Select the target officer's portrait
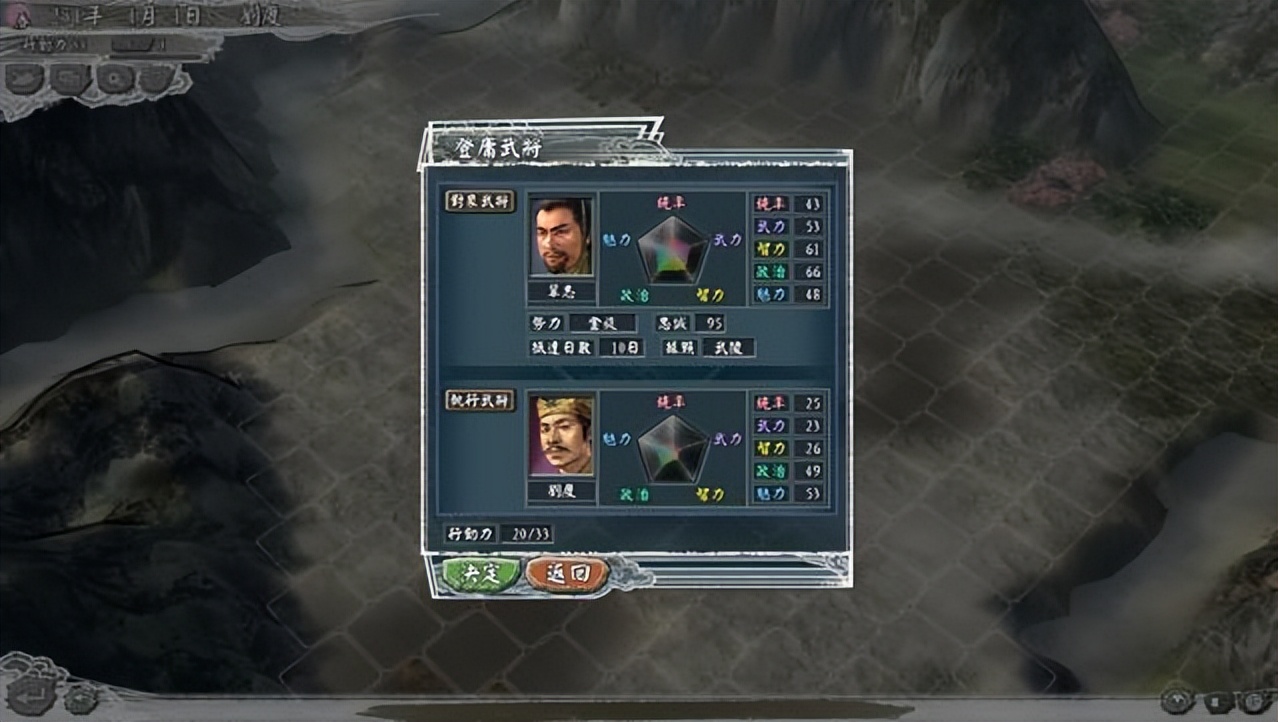The image size is (1278, 722). 561,237
